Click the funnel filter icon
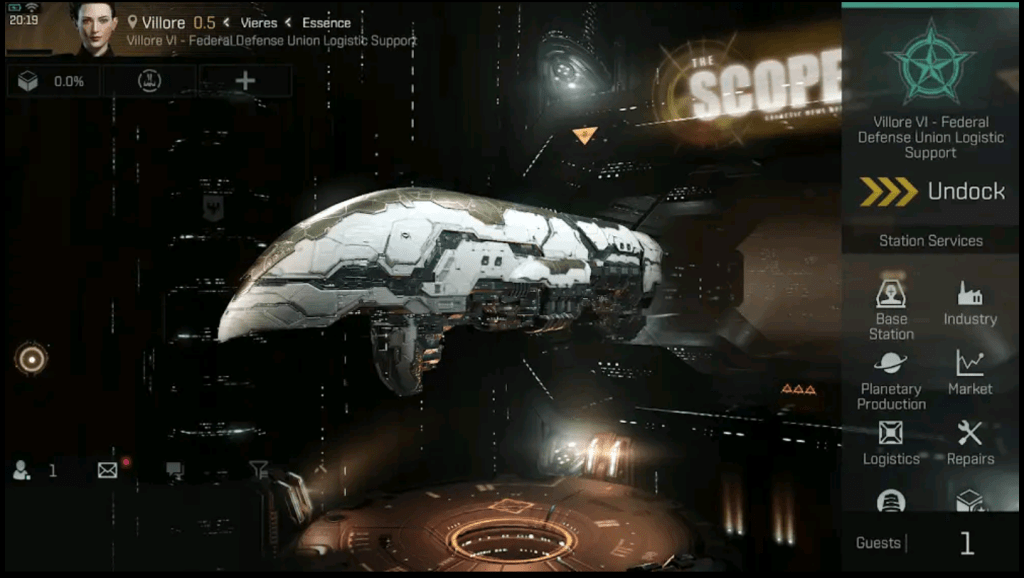The width and height of the screenshot is (1024, 578). coord(258,468)
